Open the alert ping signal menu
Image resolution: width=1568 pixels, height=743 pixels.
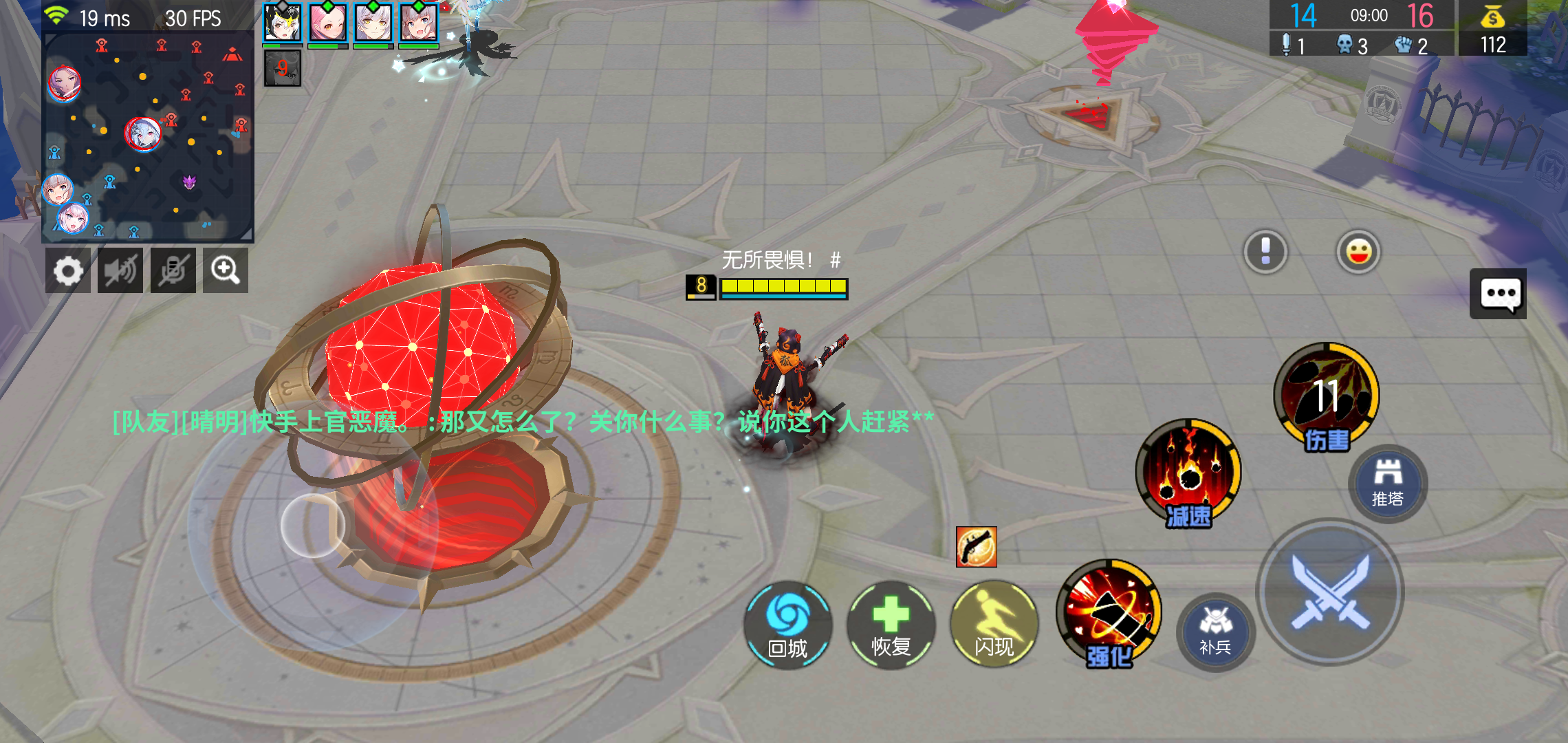pyautogui.click(x=1265, y=252)
